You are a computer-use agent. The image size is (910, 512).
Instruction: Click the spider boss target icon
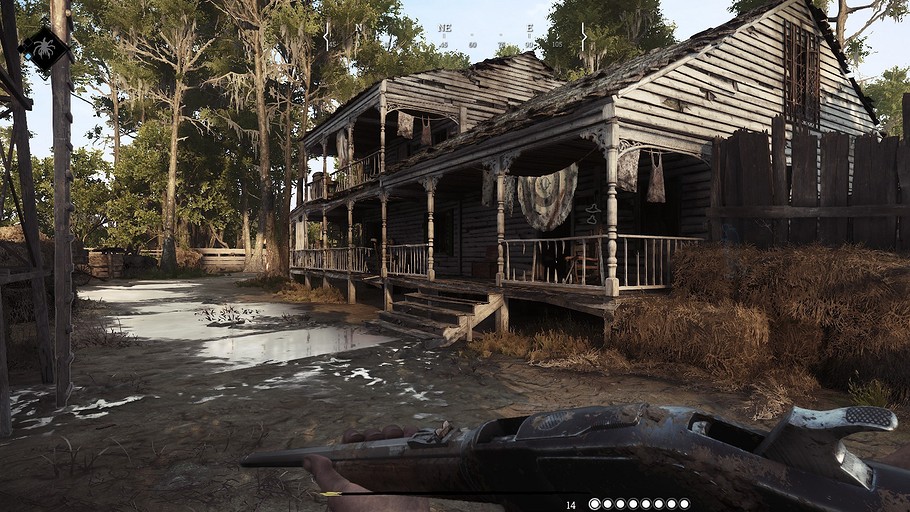(46, 48)
